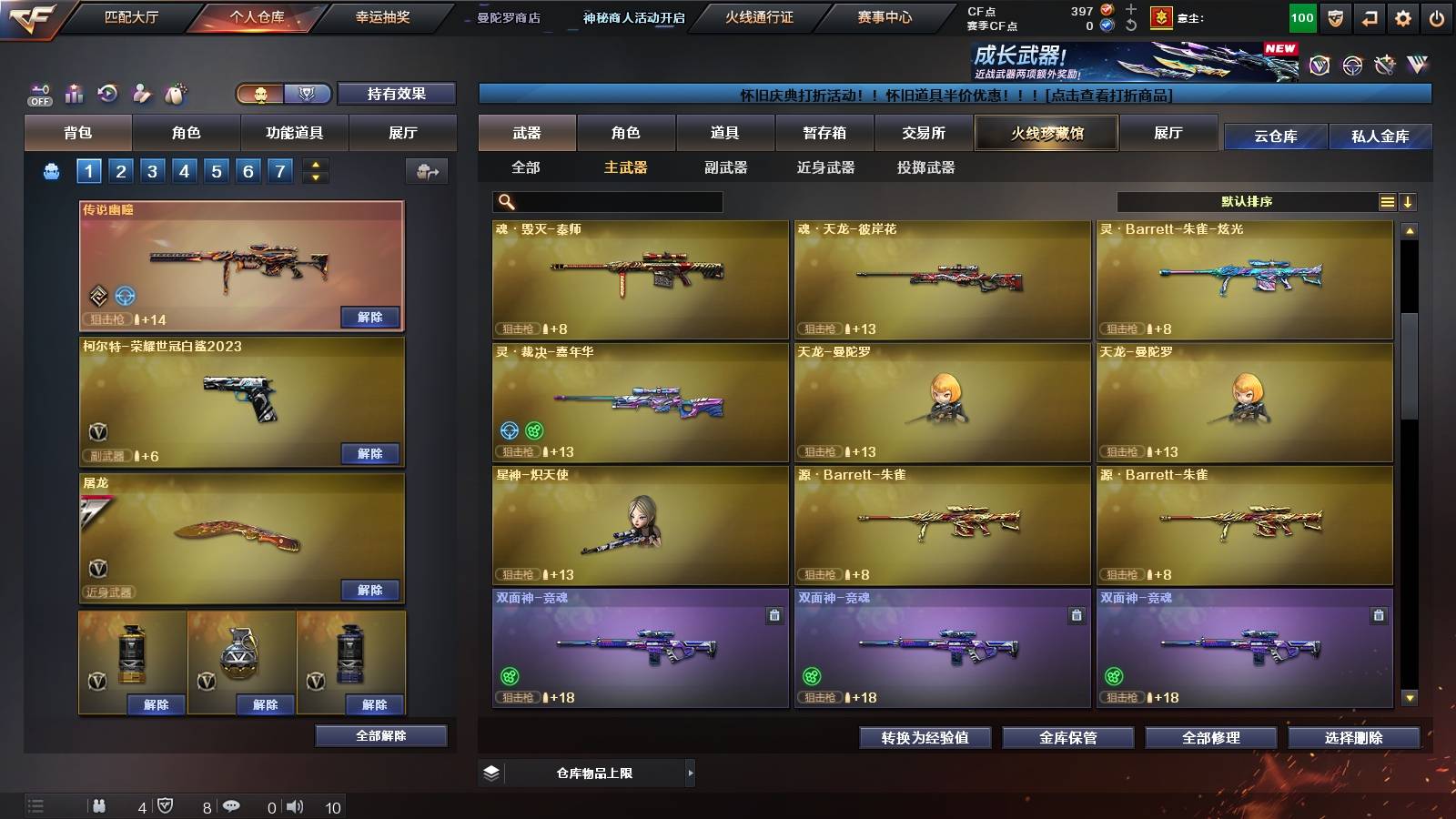1456x819 pixels.
Task: Click the replay icon in the left toolbar
Action: pyautogui.click(x=106, y=92)
